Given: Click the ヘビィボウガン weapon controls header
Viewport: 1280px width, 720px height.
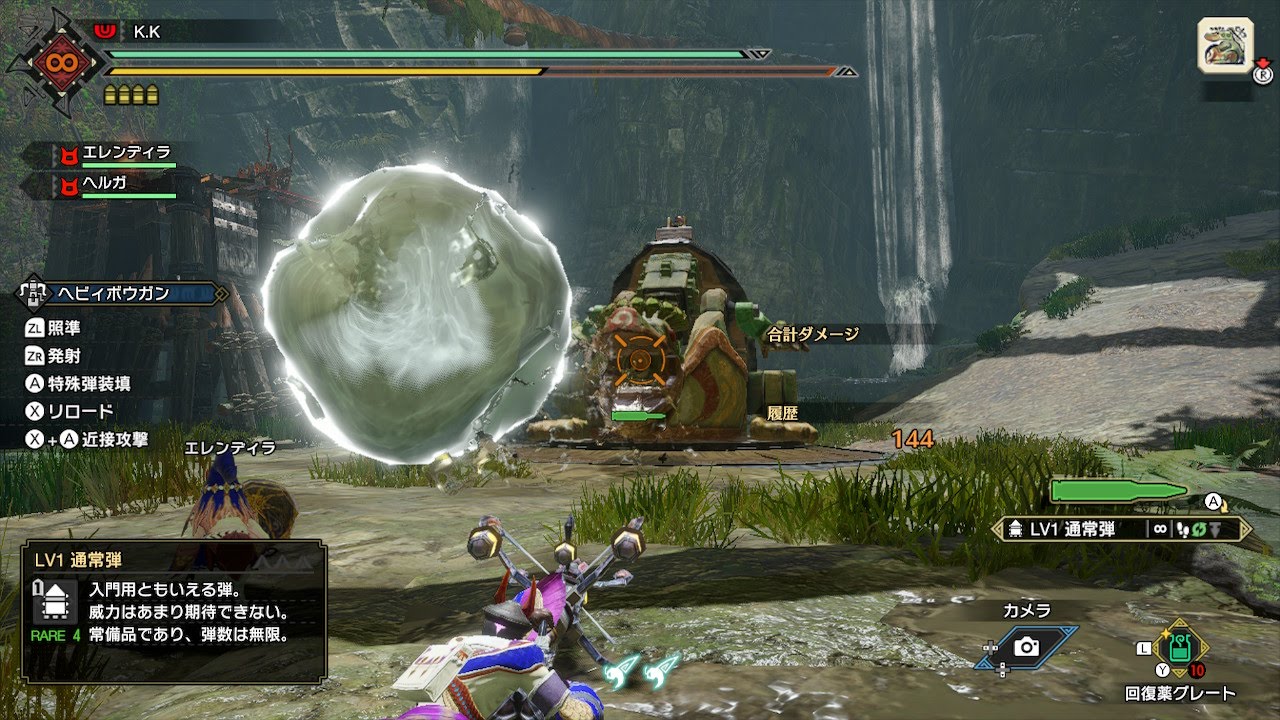Looking at the screenshot, I should pos(123,294).
